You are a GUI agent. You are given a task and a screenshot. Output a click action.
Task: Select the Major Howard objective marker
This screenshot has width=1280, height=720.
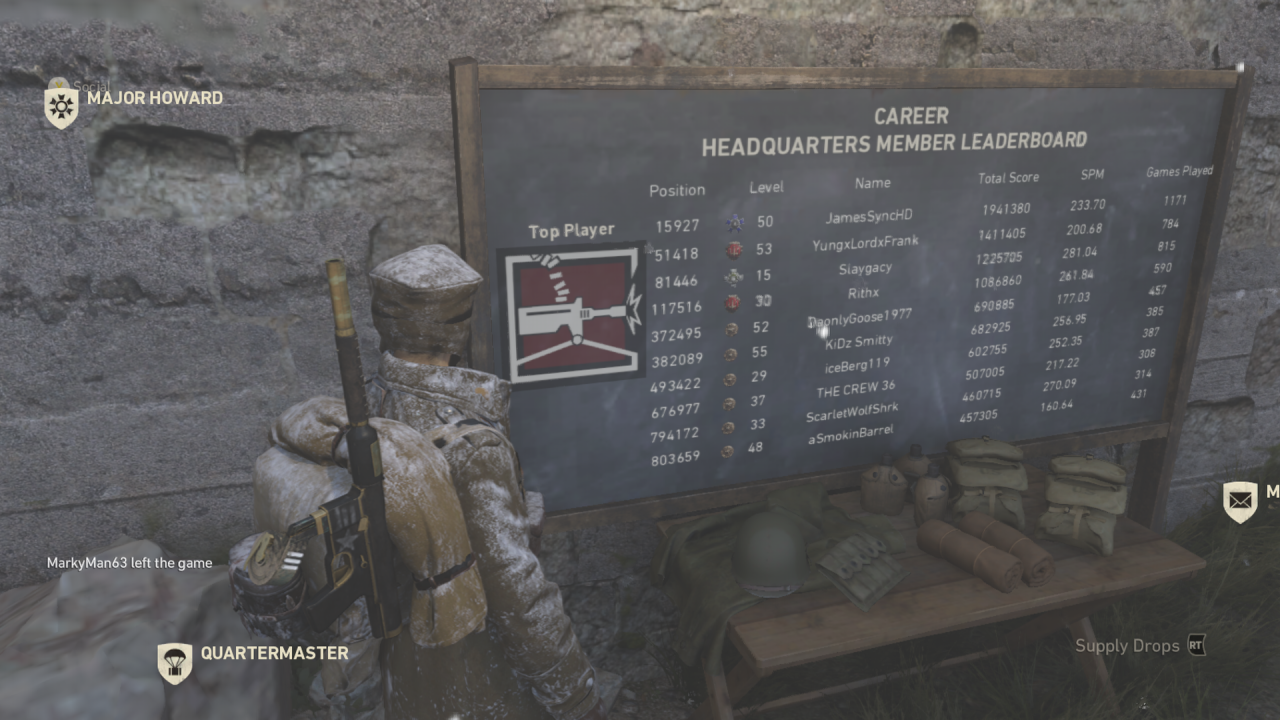coord(61,106)
